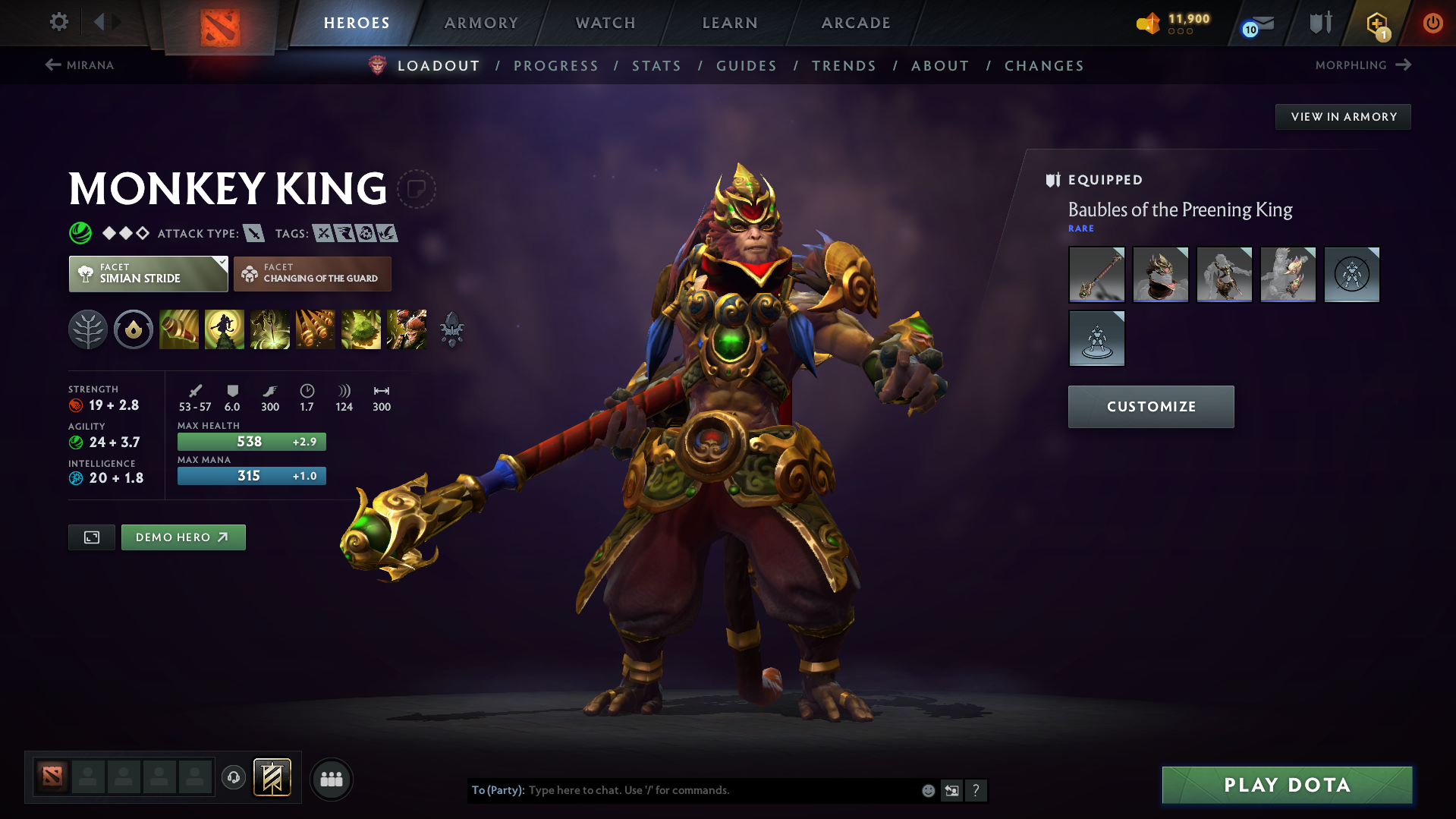
Task: Open the Trends section
Action: point(844,66)
